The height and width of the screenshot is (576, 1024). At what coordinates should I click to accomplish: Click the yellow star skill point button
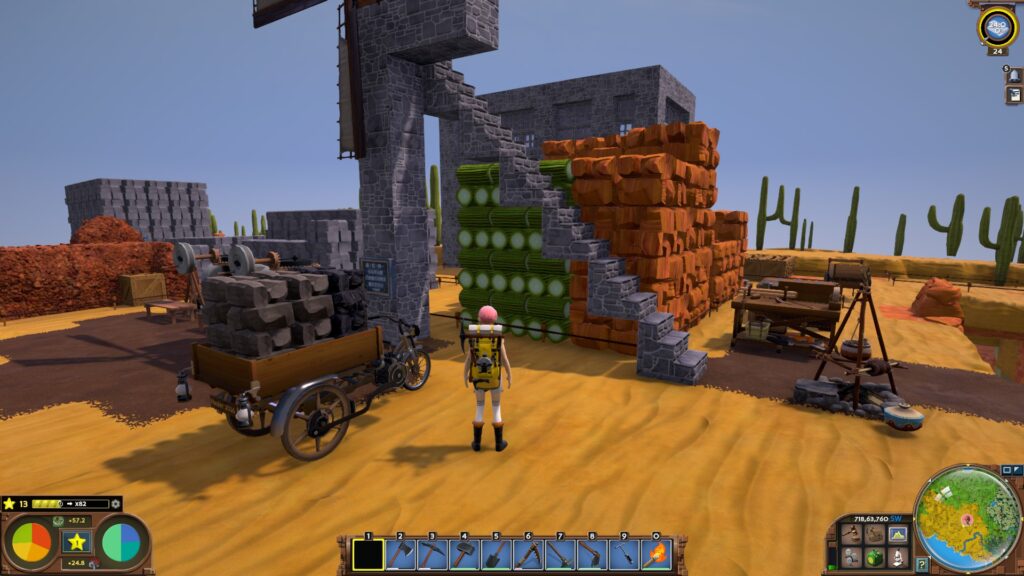pos(75,542)
